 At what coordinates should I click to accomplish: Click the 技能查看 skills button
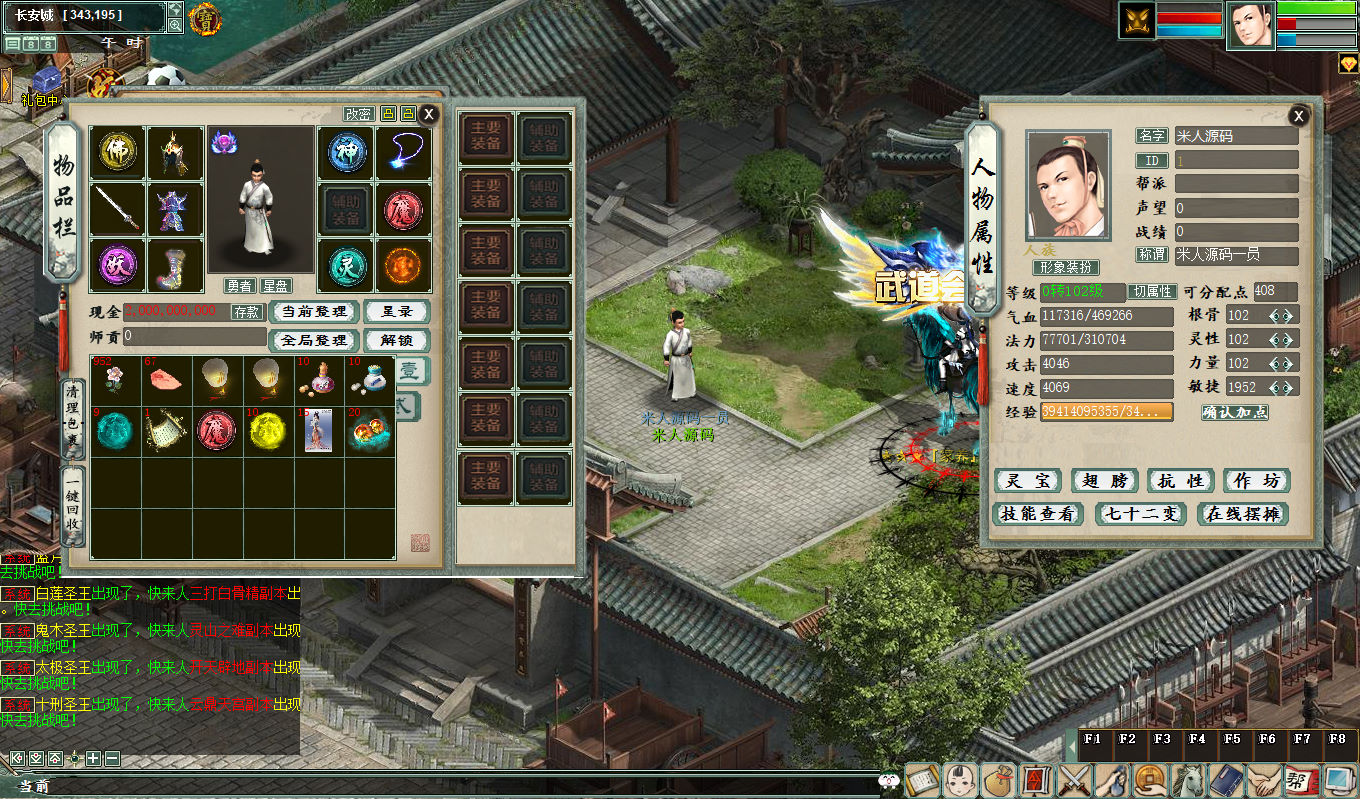1040,514
